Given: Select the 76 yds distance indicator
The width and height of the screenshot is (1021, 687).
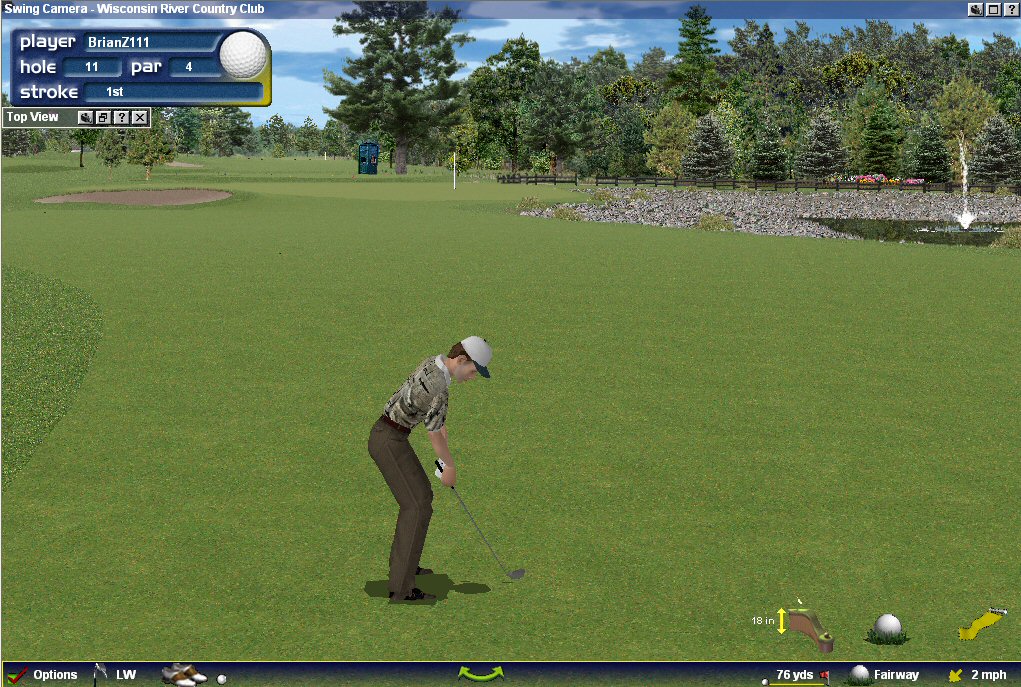Looking at the screenshot, I should [x=795, y=675].
